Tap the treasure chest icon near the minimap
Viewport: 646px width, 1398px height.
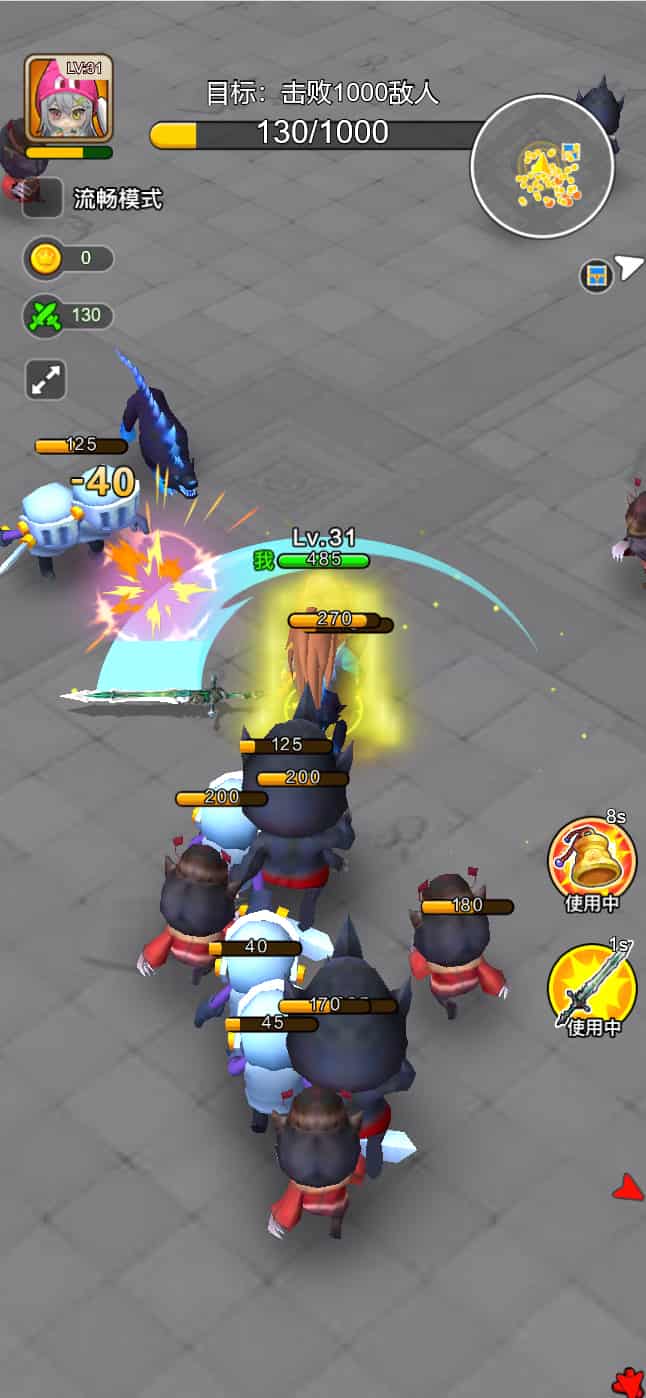click(x=597, y=275)
